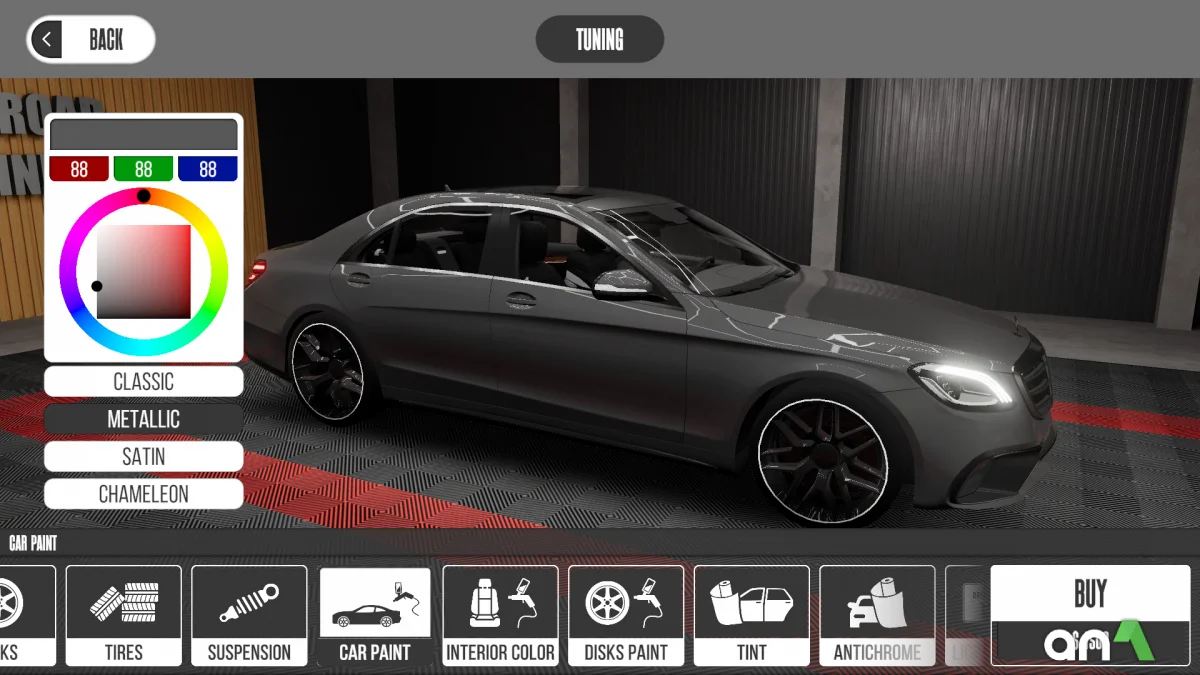Image resolution: width=1200 pixels, height=675 pixels.
Task: Switch to Interior Color category
Action: click(x=500, y=616)
